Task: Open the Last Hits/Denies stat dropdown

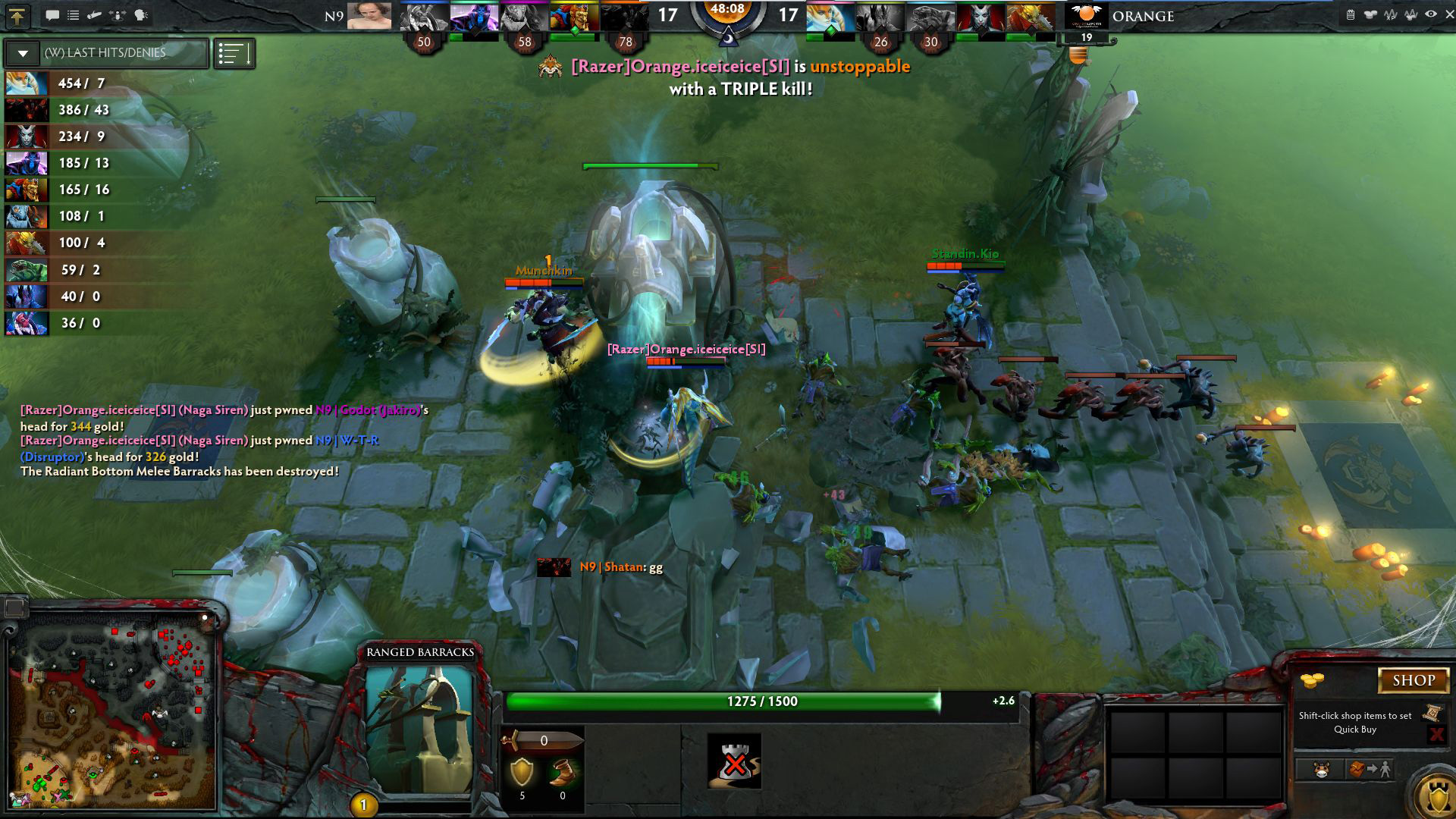Action: (23, 53)
